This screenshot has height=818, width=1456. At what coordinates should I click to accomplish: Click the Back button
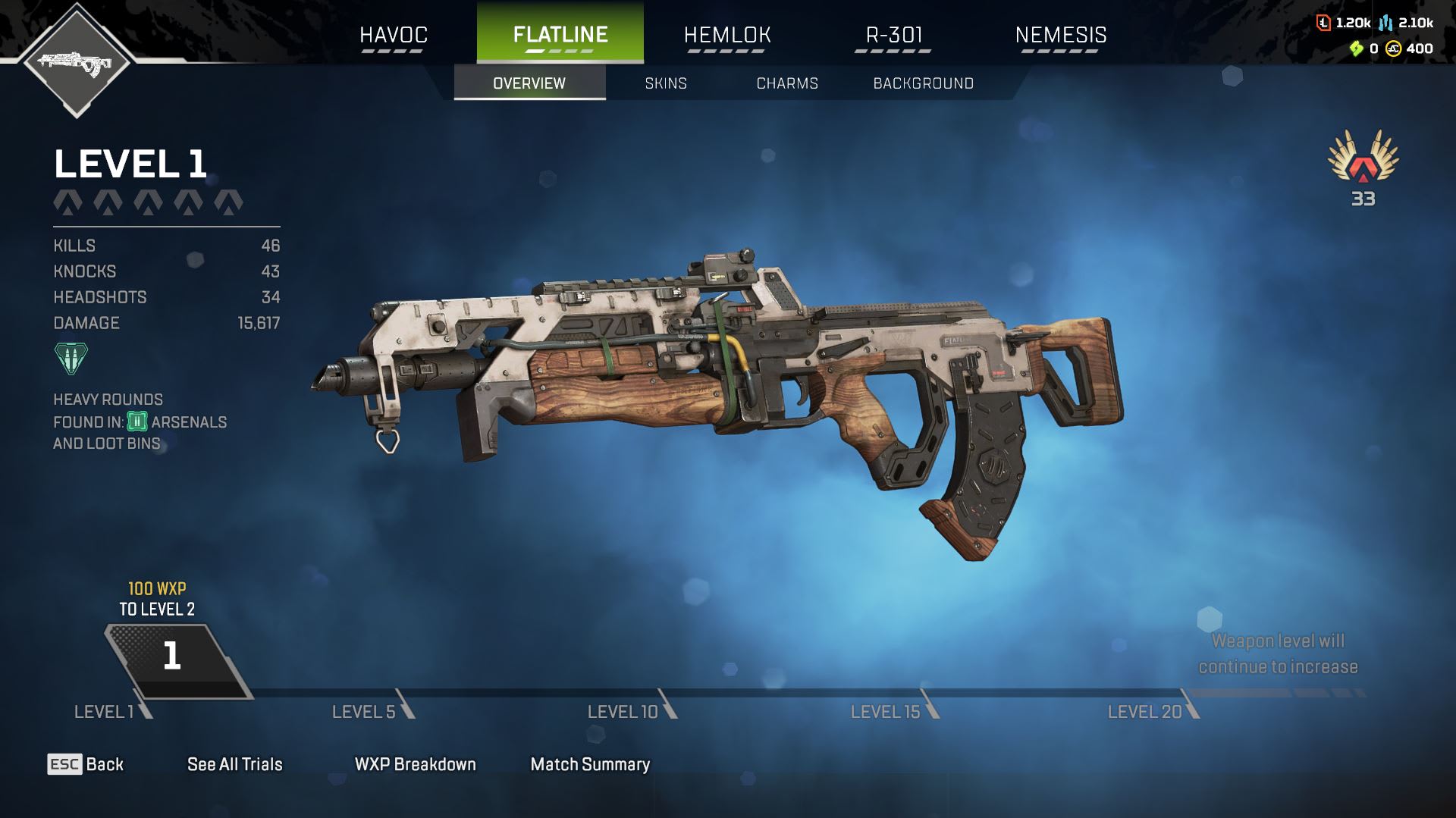point(86,764)
